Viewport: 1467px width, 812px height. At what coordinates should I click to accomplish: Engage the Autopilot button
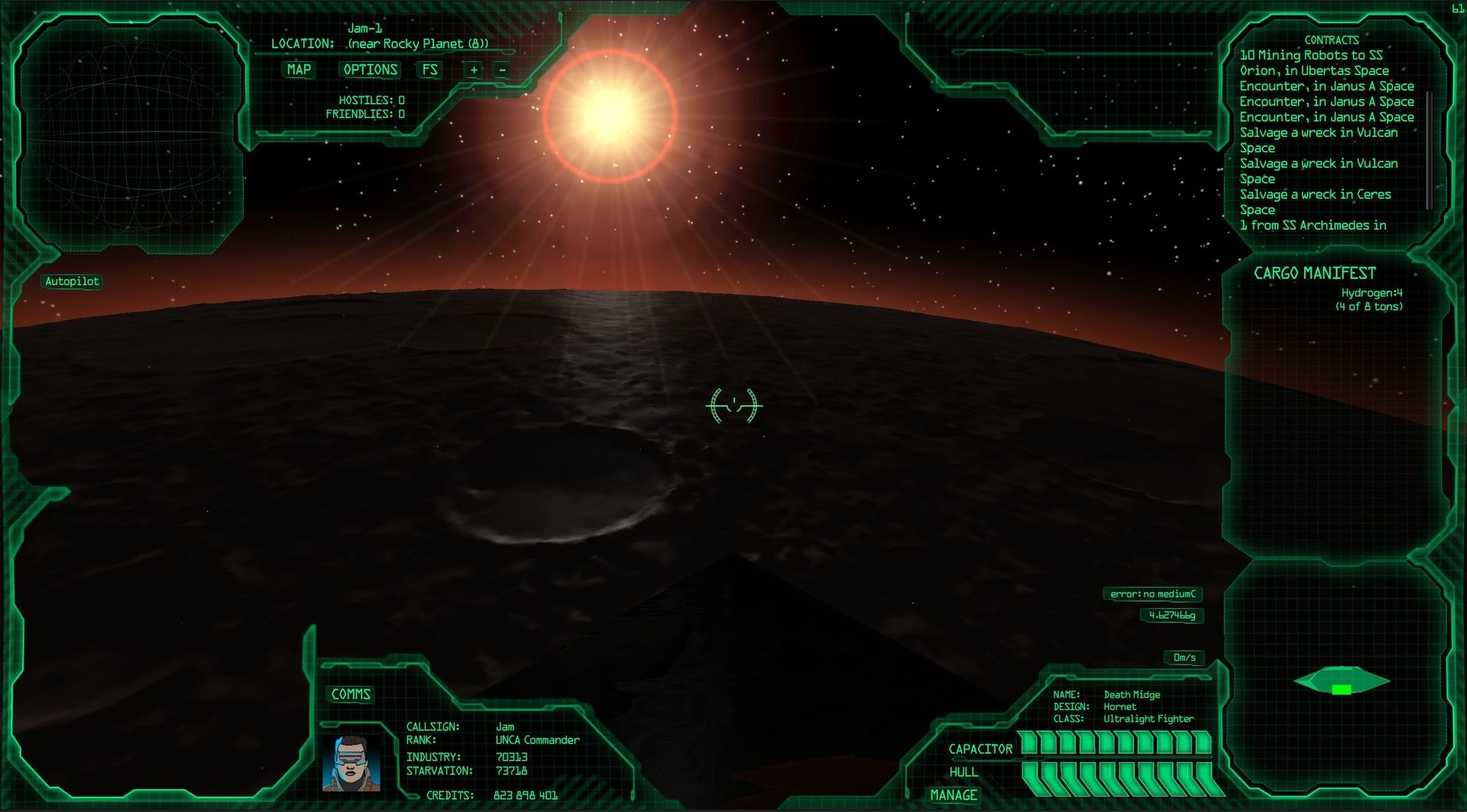72,281
